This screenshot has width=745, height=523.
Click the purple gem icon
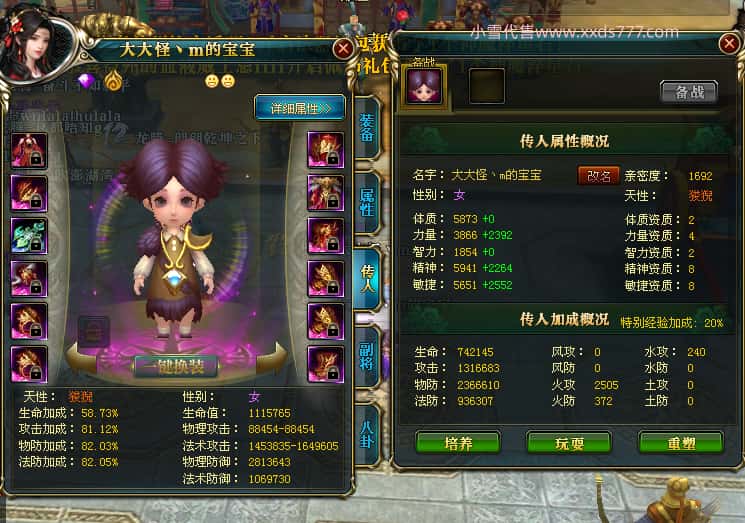[85, 79]
